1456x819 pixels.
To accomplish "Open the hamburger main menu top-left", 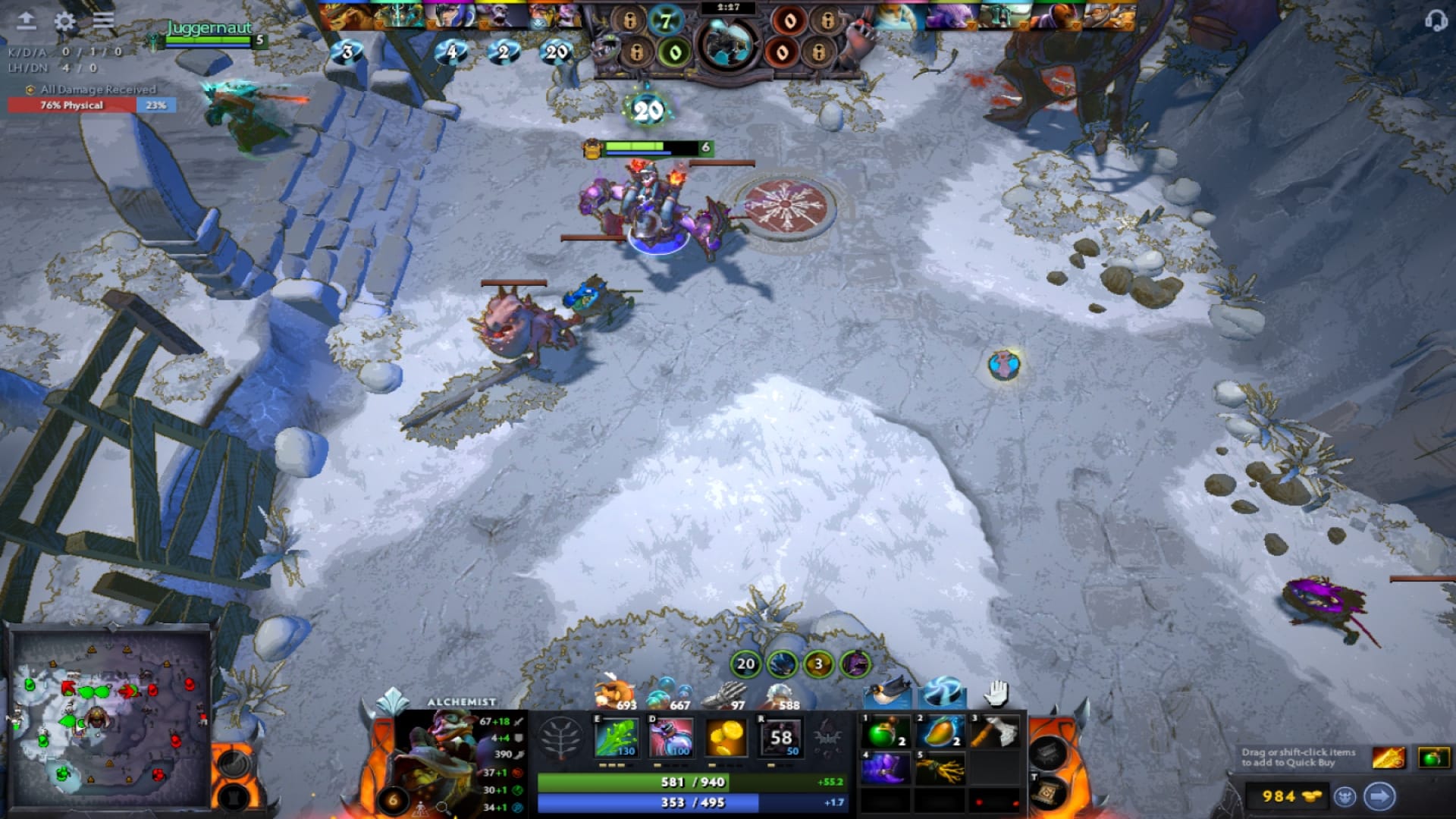I will click(102, 21).
